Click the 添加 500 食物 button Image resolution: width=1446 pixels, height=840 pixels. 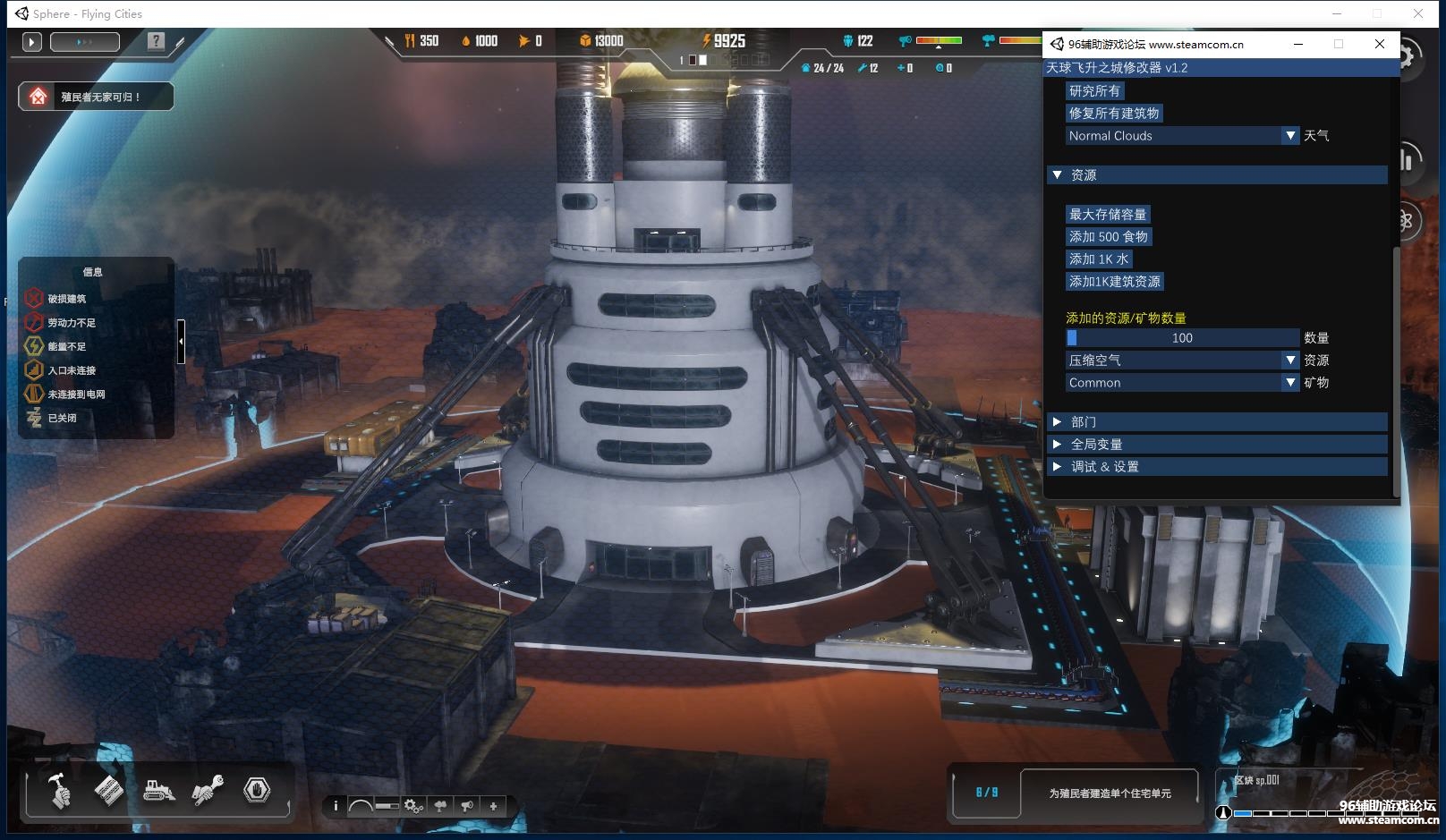pos(1108,237)
